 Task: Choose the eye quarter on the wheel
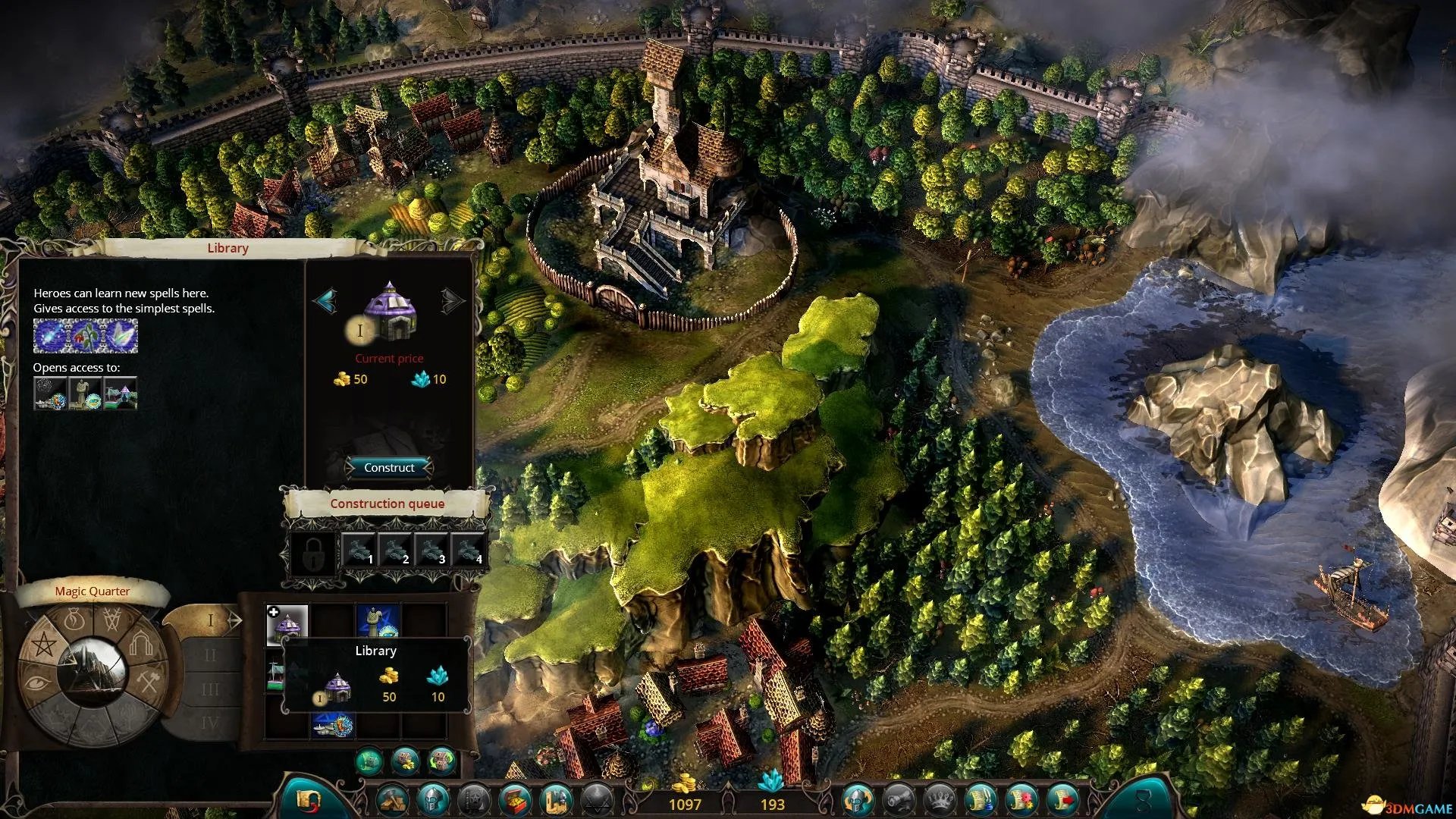pos(38,682)
